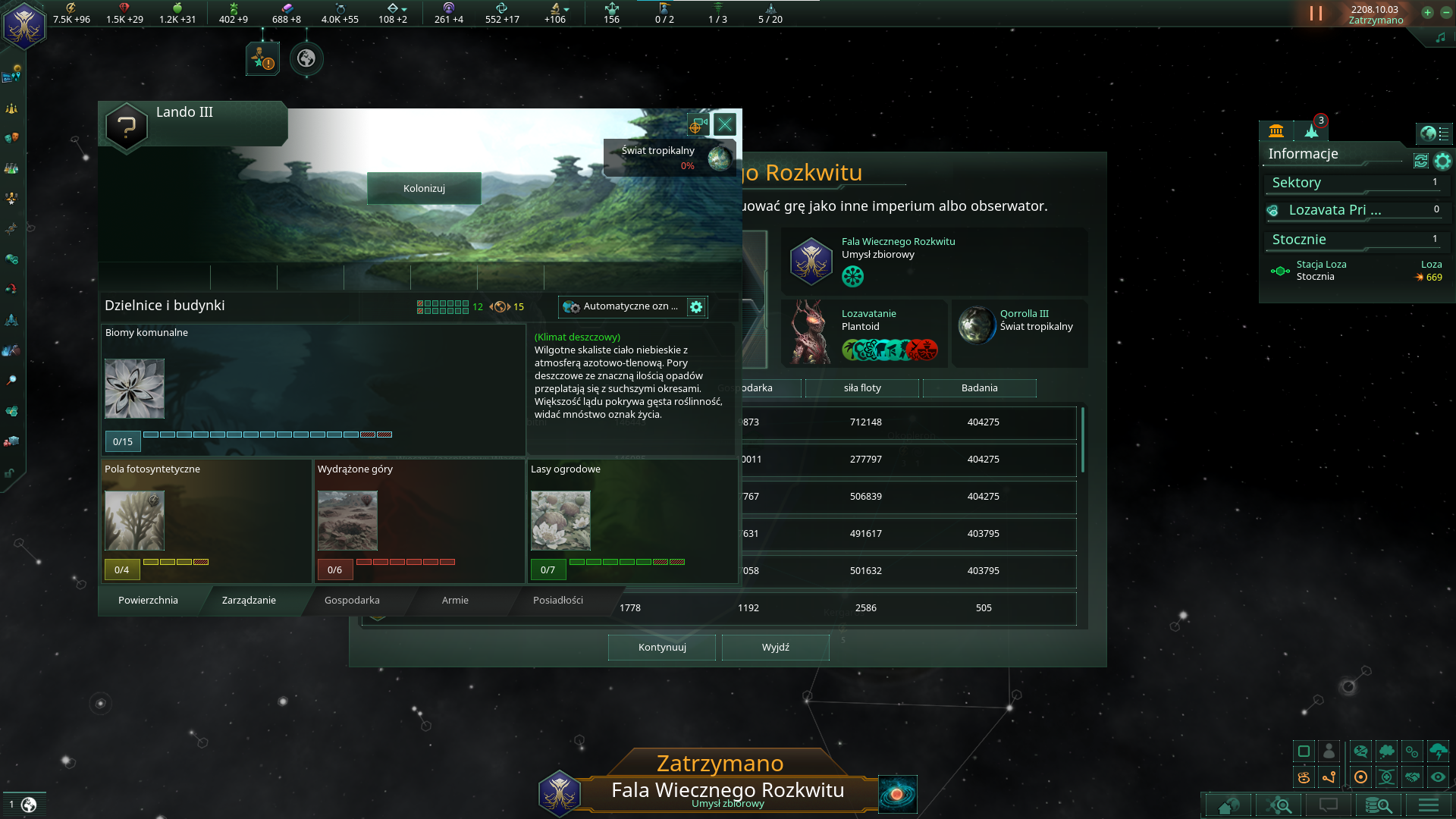Open the galaxy ledger search icon bottom-right
Image resolution: width=1456 pixels, height=819 pixels.
point(1379,805)
